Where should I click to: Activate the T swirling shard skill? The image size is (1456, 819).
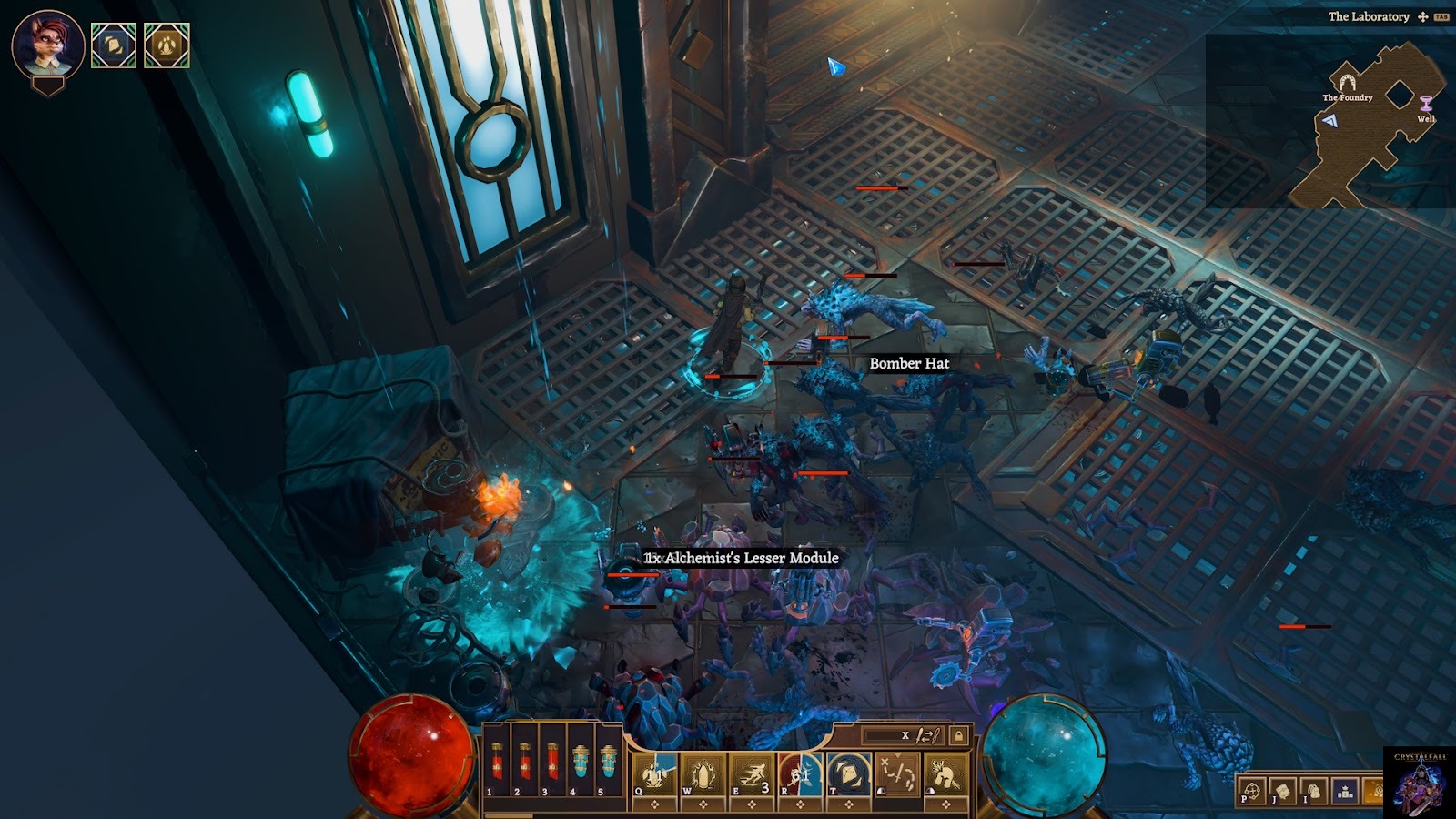(848, 775)
